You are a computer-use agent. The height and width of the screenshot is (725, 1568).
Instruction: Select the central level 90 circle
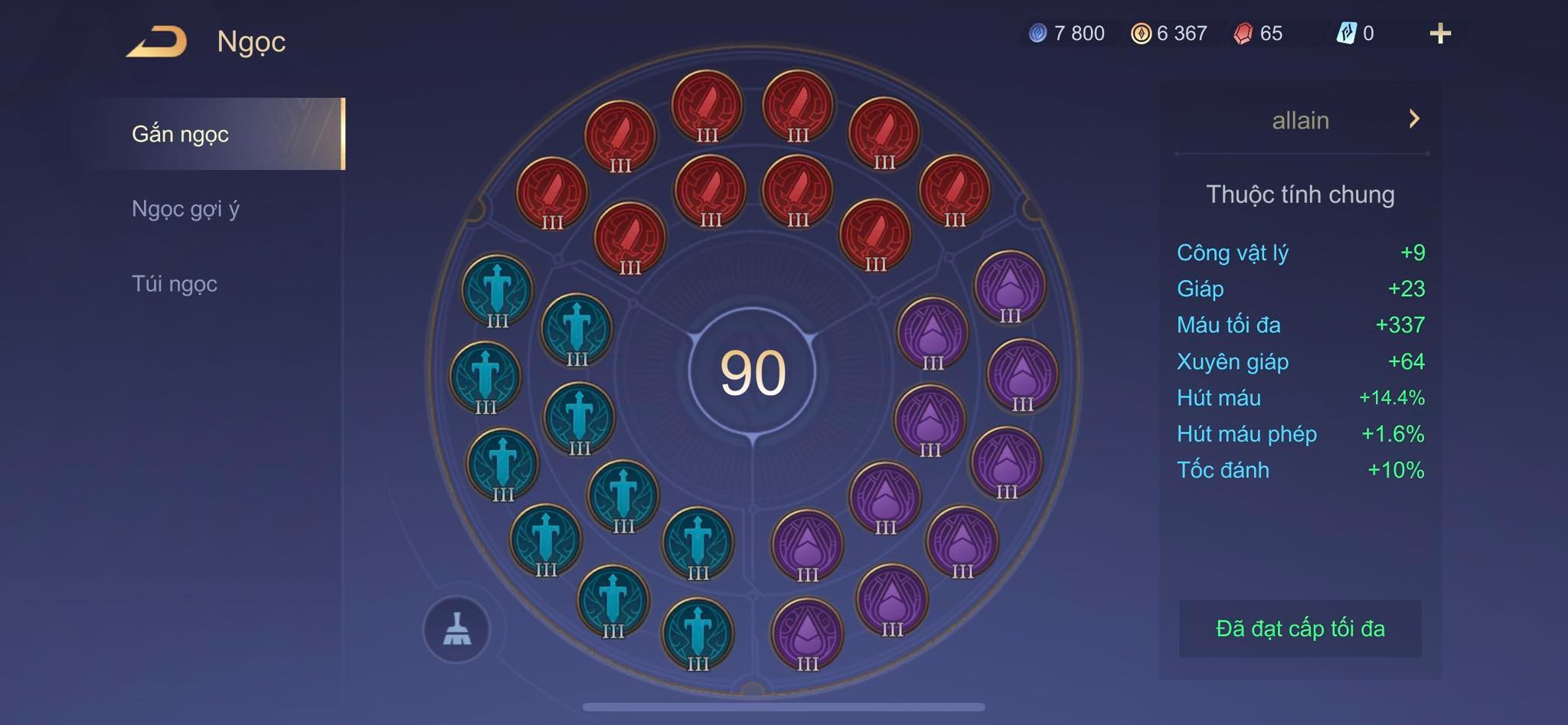coord(753,373)
